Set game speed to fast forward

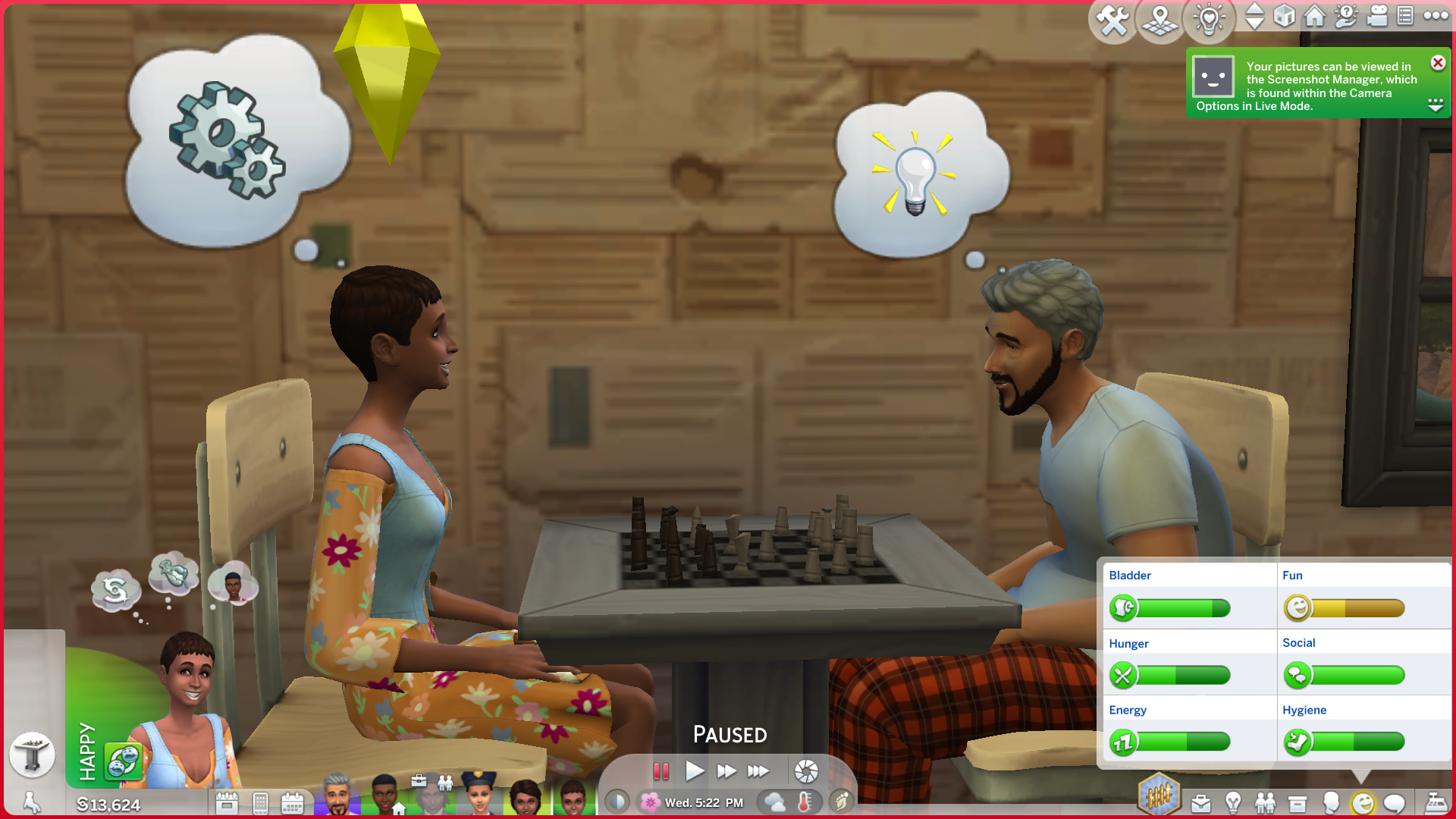point(726,771)
